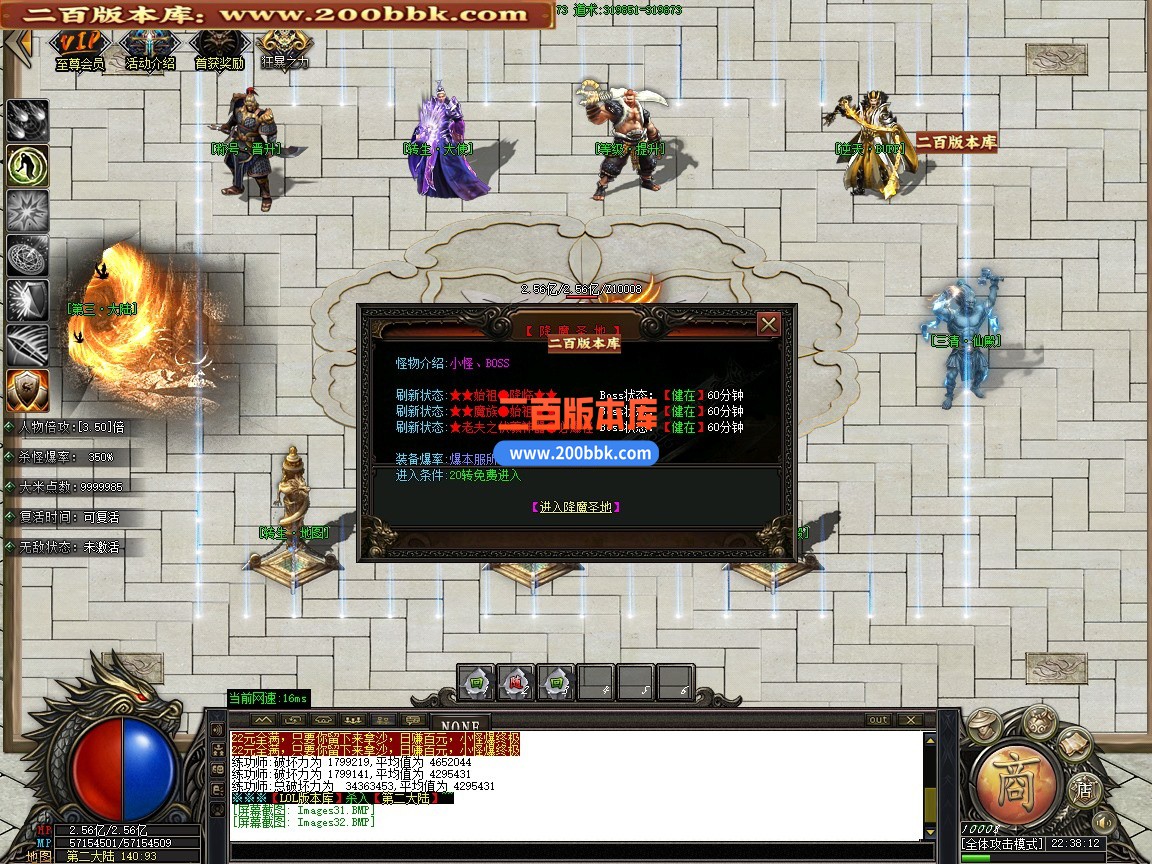Viewport: 1152px width, 864px height.
Task: Close the 降魔圣地 dialog window
Action: click(x=768, y=324)
